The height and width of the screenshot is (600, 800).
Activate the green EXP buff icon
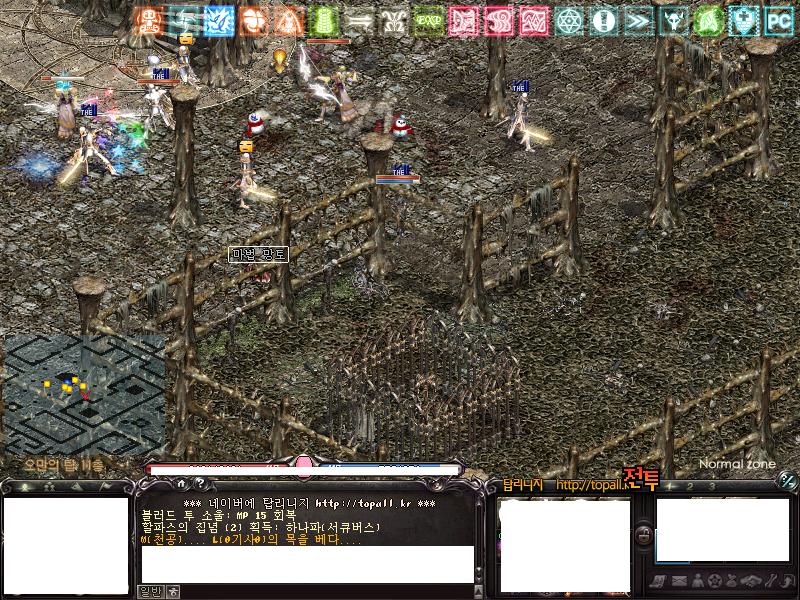[429, 19]
